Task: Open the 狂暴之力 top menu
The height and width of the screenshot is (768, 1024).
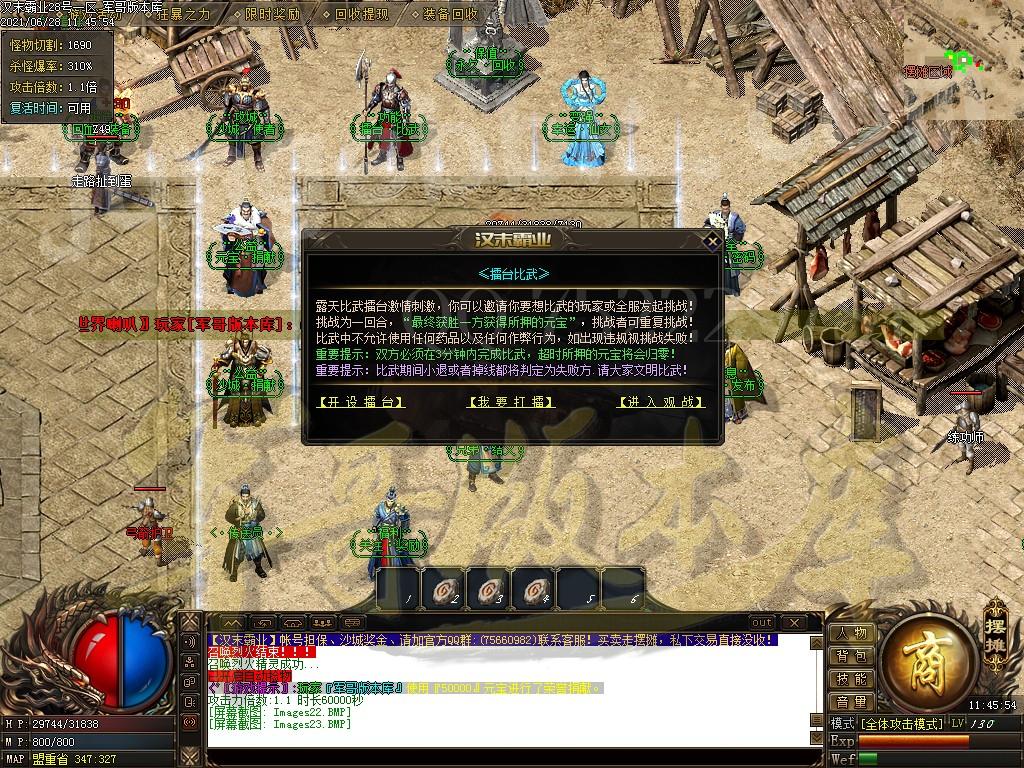Action: pos(181,14)
